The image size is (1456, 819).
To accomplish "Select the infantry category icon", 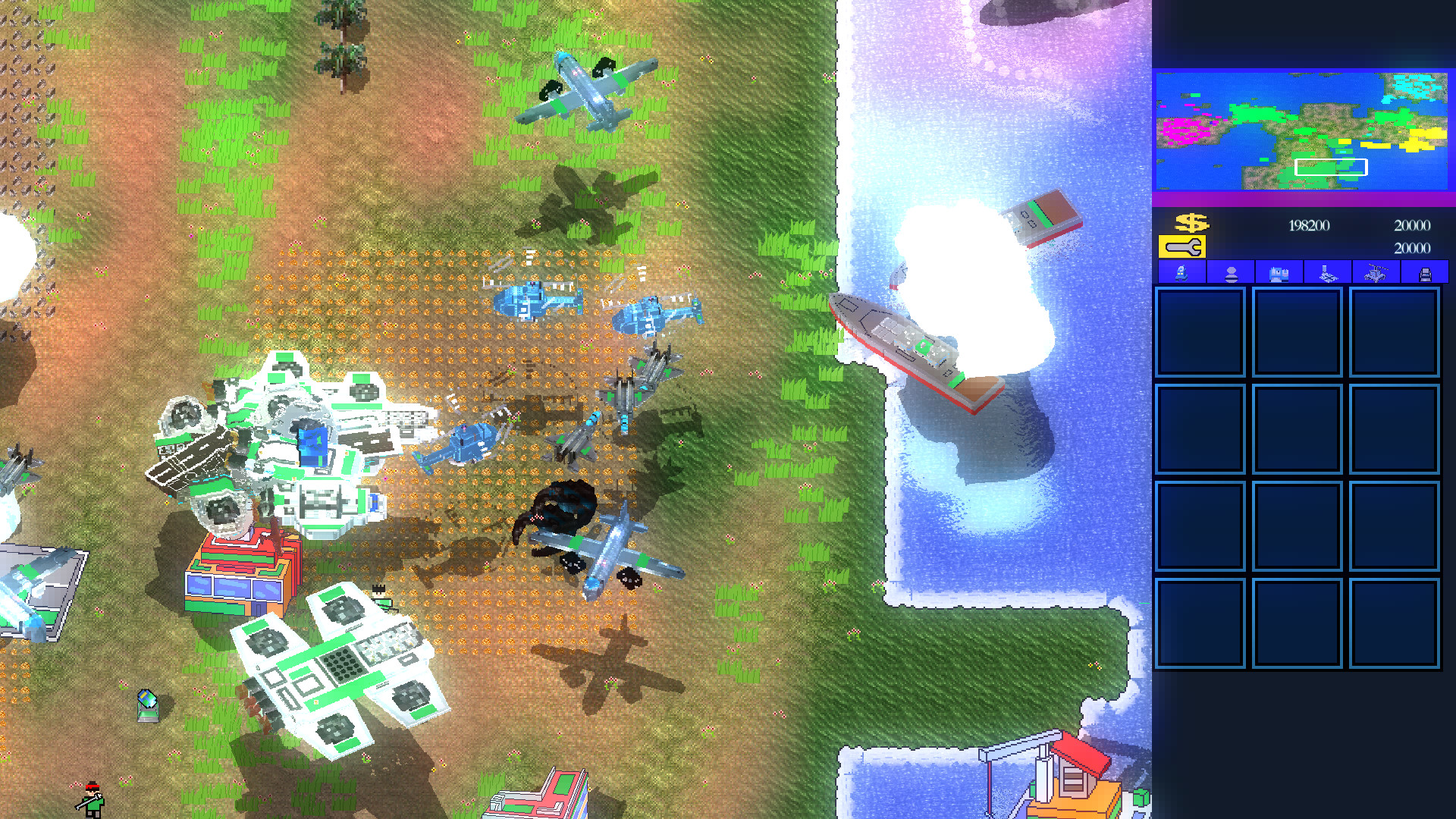I will (x=1230, y=273).
